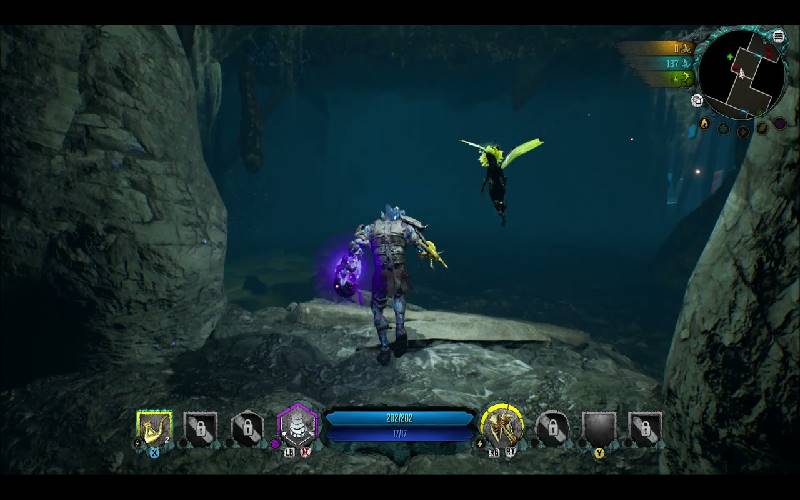This screenshot has height=500, width=800.
Task: Click the menu button on the minimap corner
Action: (x=779, y=37)
